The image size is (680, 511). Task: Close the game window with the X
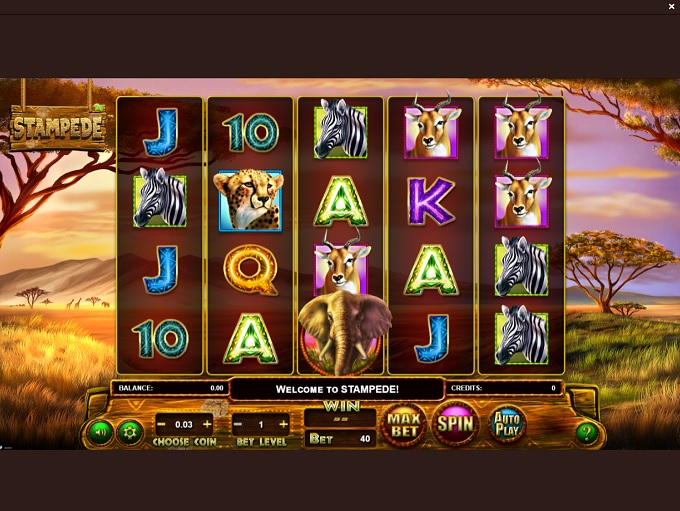pos(672,7)
